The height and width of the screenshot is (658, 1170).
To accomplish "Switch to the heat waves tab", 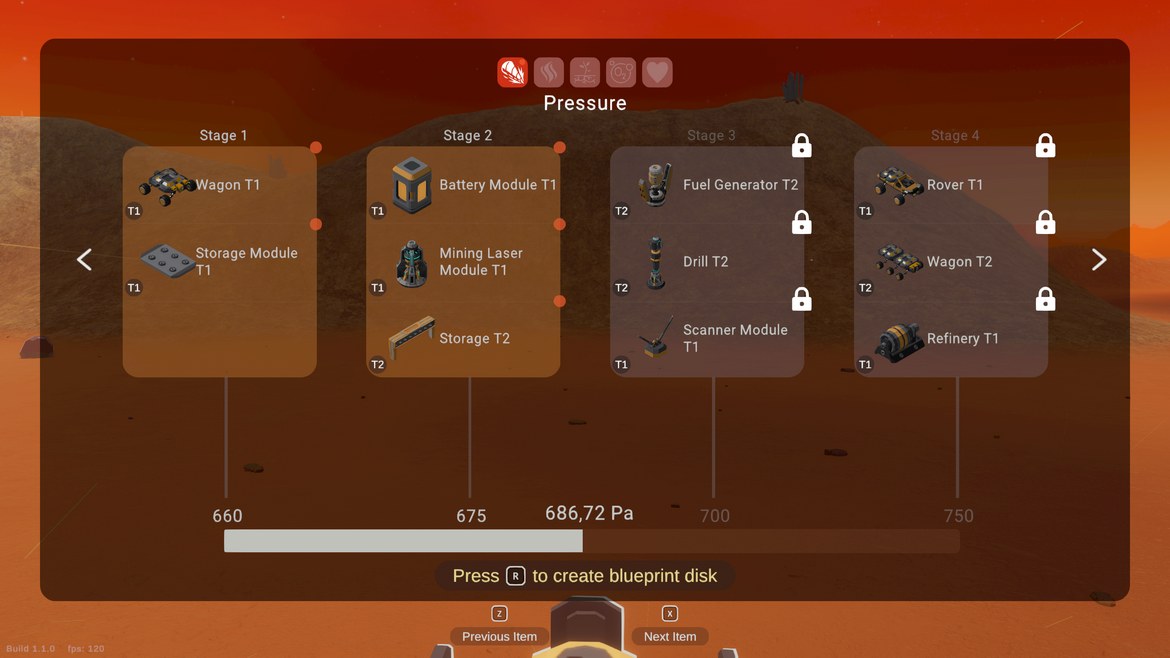I will click(549, 72).
